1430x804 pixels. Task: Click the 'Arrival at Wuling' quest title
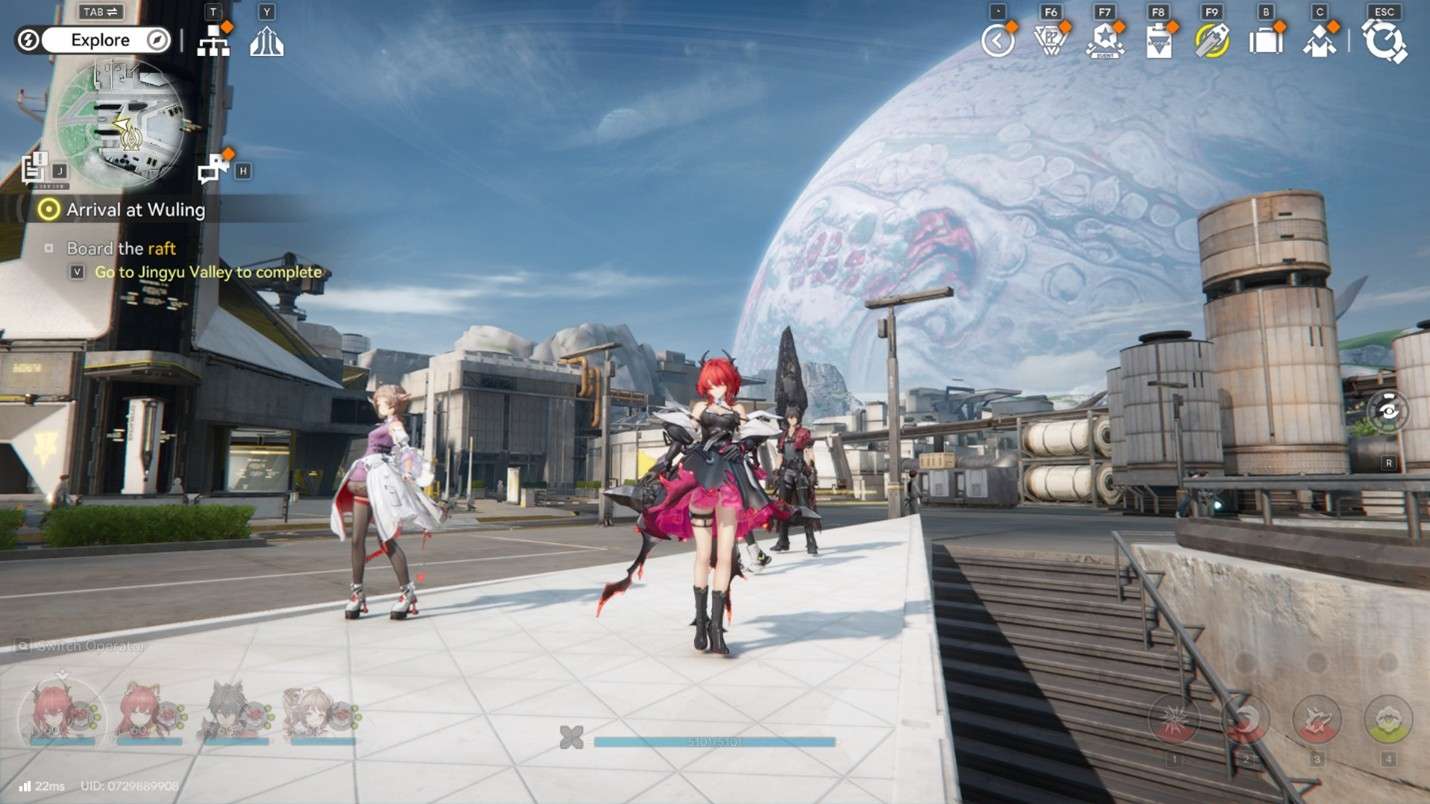tap(134, 210)
